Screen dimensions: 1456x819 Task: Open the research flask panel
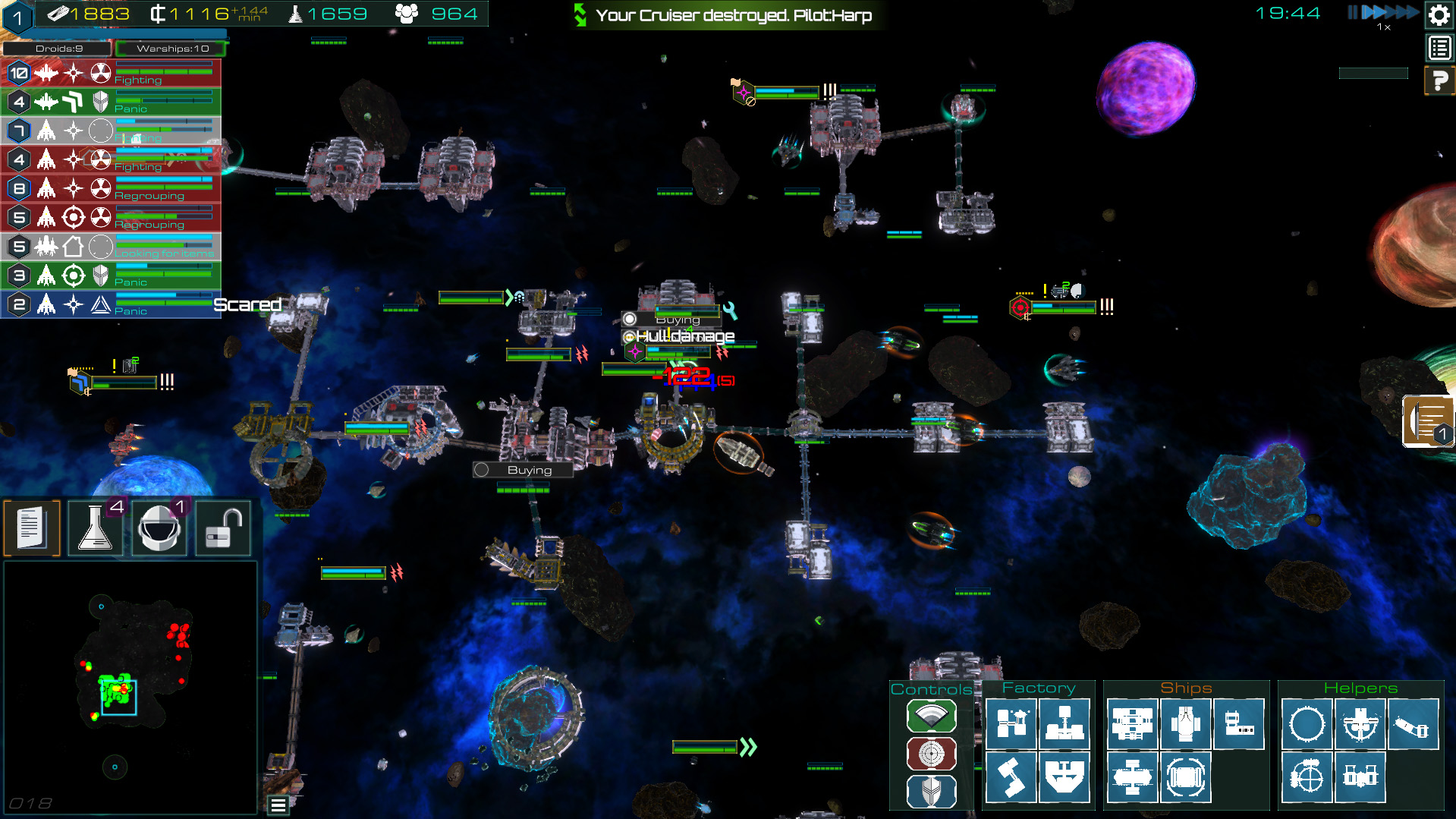point(96,528)
